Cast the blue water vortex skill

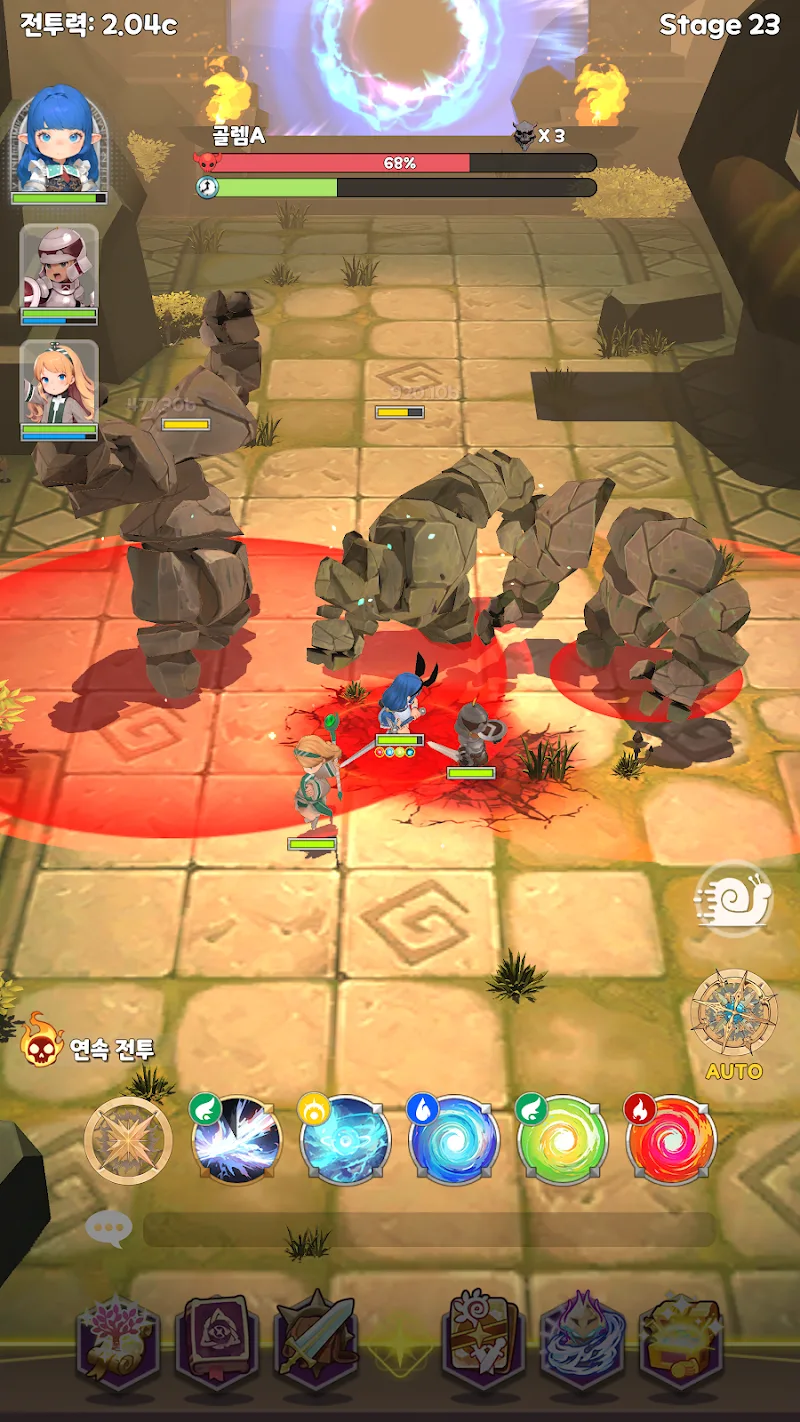tap(454, 1141)
